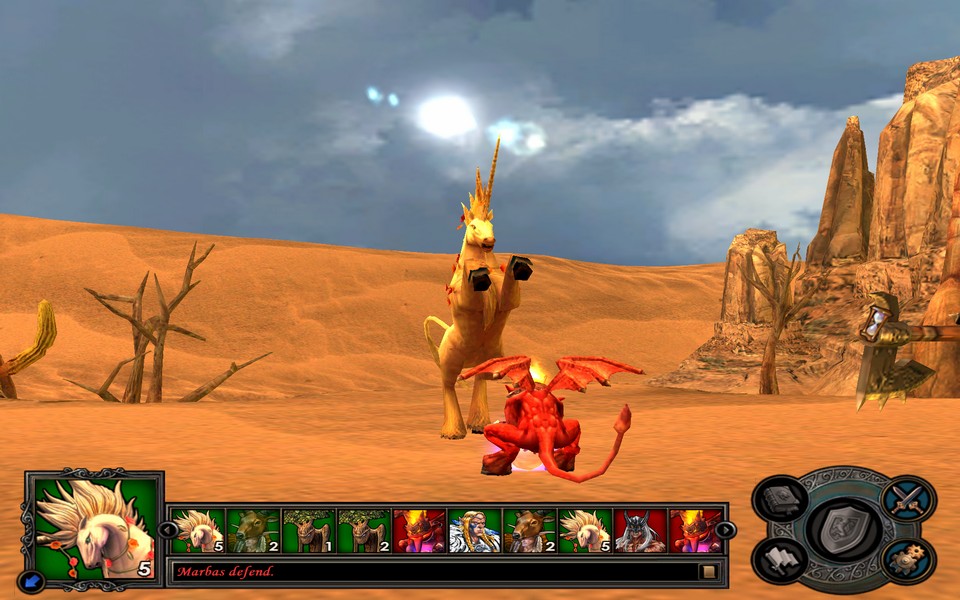
Task: Advance the initiative bar with its right arrow
Action: [x=725, y=530]
